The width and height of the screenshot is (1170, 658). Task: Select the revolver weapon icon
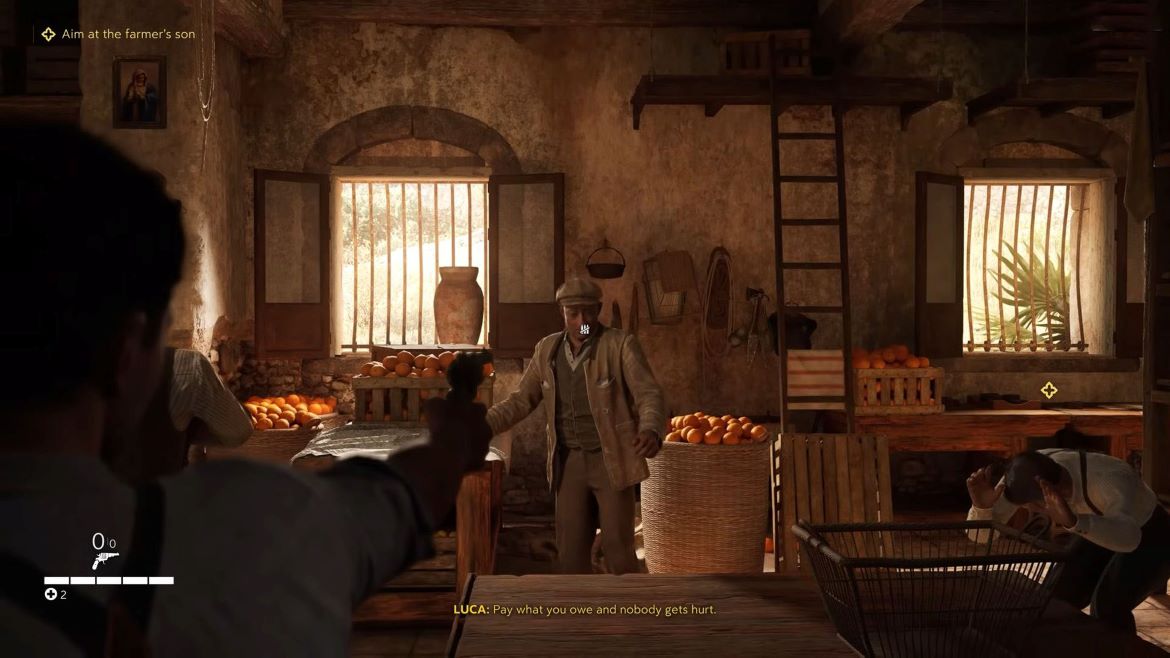104,560
